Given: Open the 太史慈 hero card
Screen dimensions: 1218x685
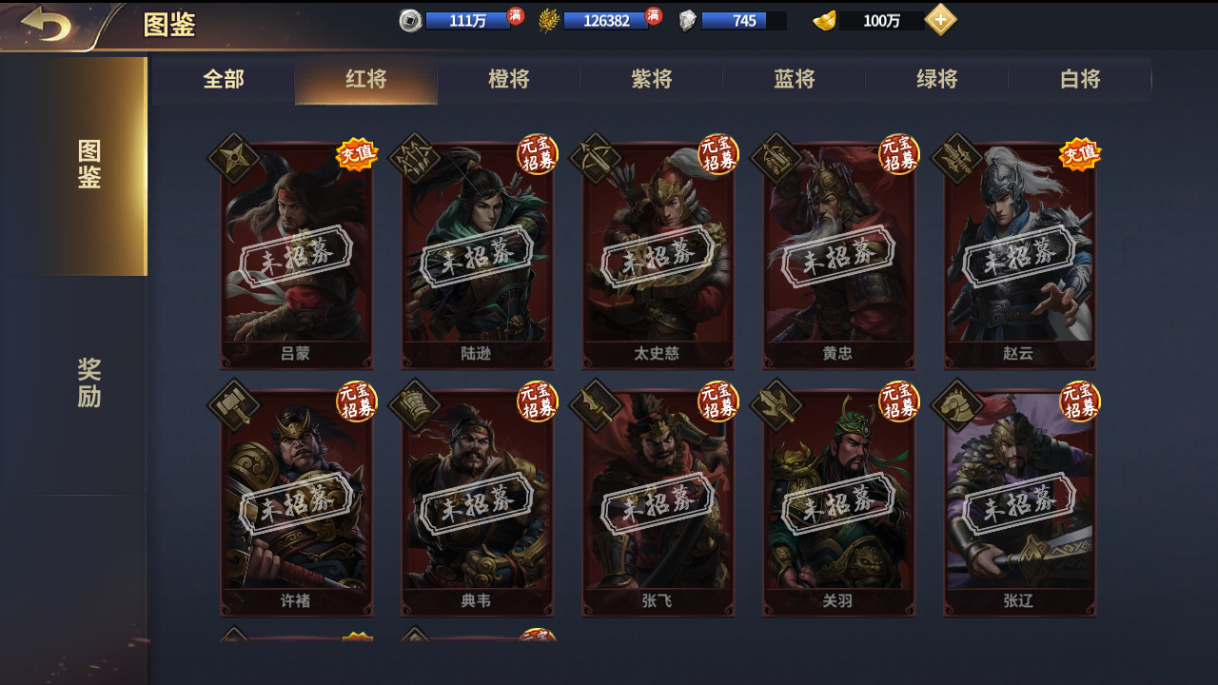Looking at the screenshot, I should tap(658, 256).
